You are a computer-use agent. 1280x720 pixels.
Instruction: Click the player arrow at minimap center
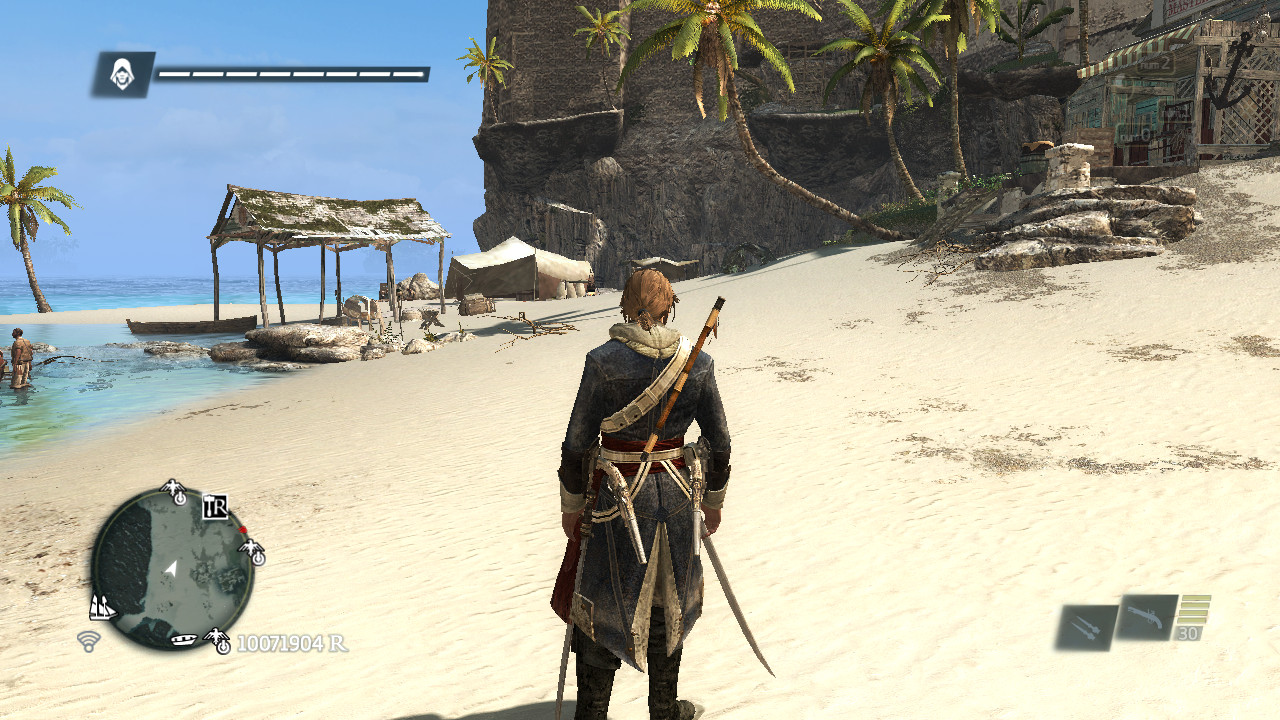pos(172,569)
